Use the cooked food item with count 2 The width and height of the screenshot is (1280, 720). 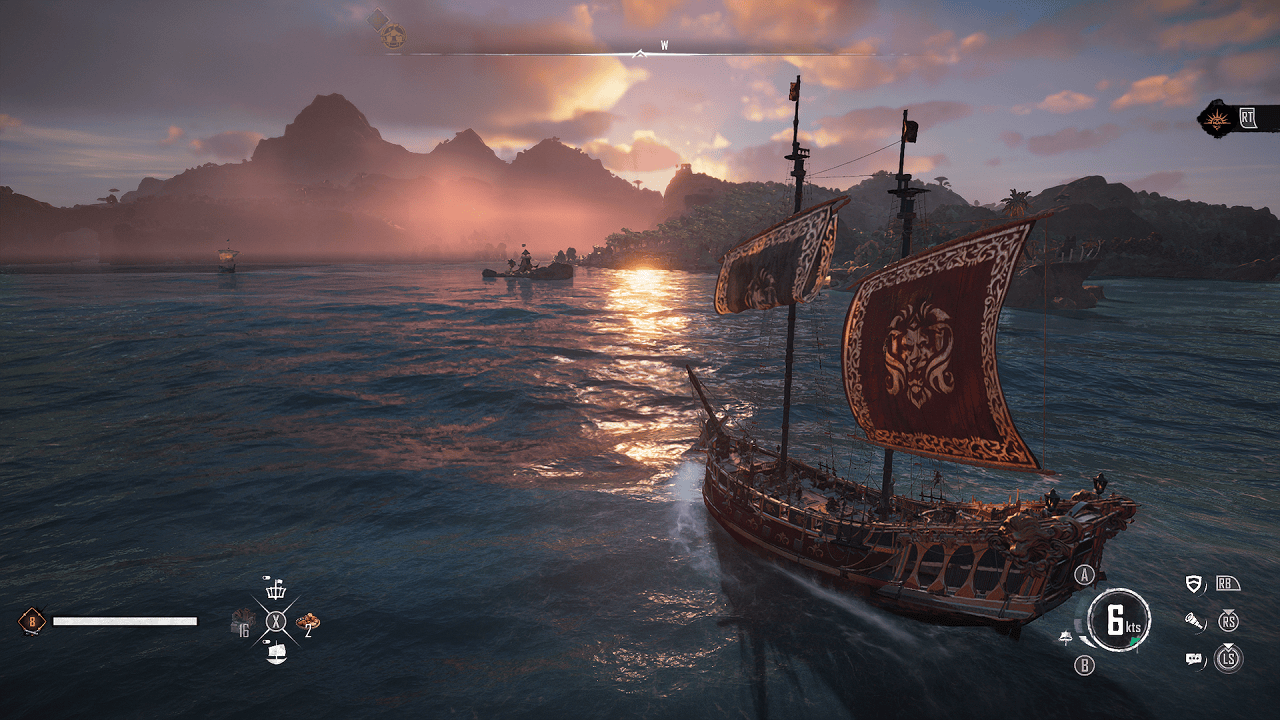click(x=309, y=622)
